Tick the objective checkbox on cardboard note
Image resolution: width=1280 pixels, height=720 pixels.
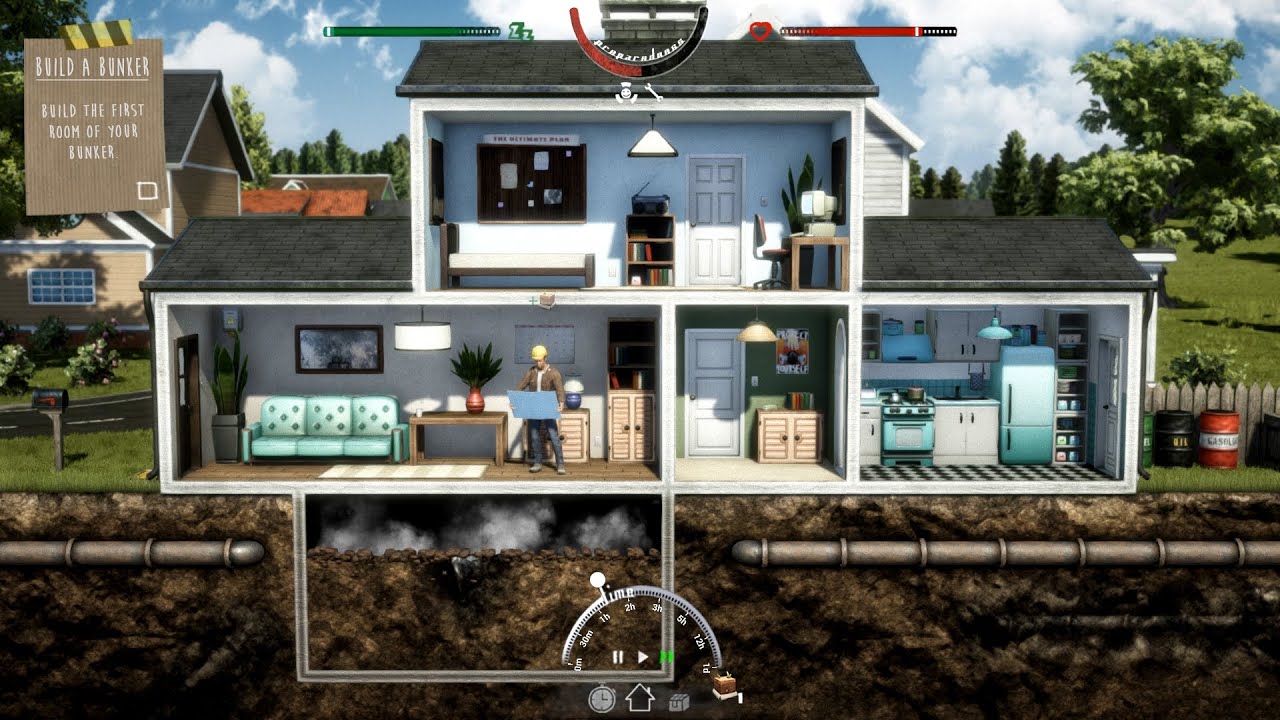pos(147,190)
